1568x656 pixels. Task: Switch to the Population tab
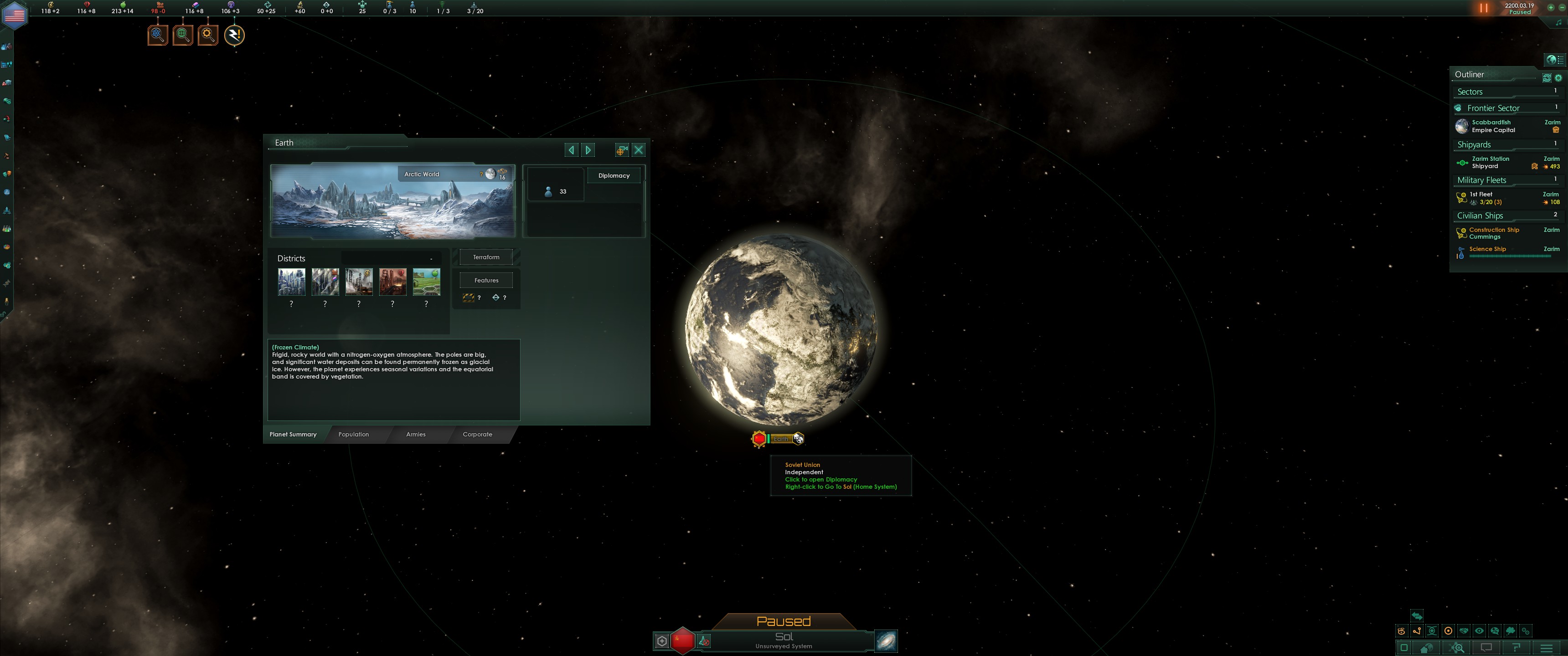[354, 434]
